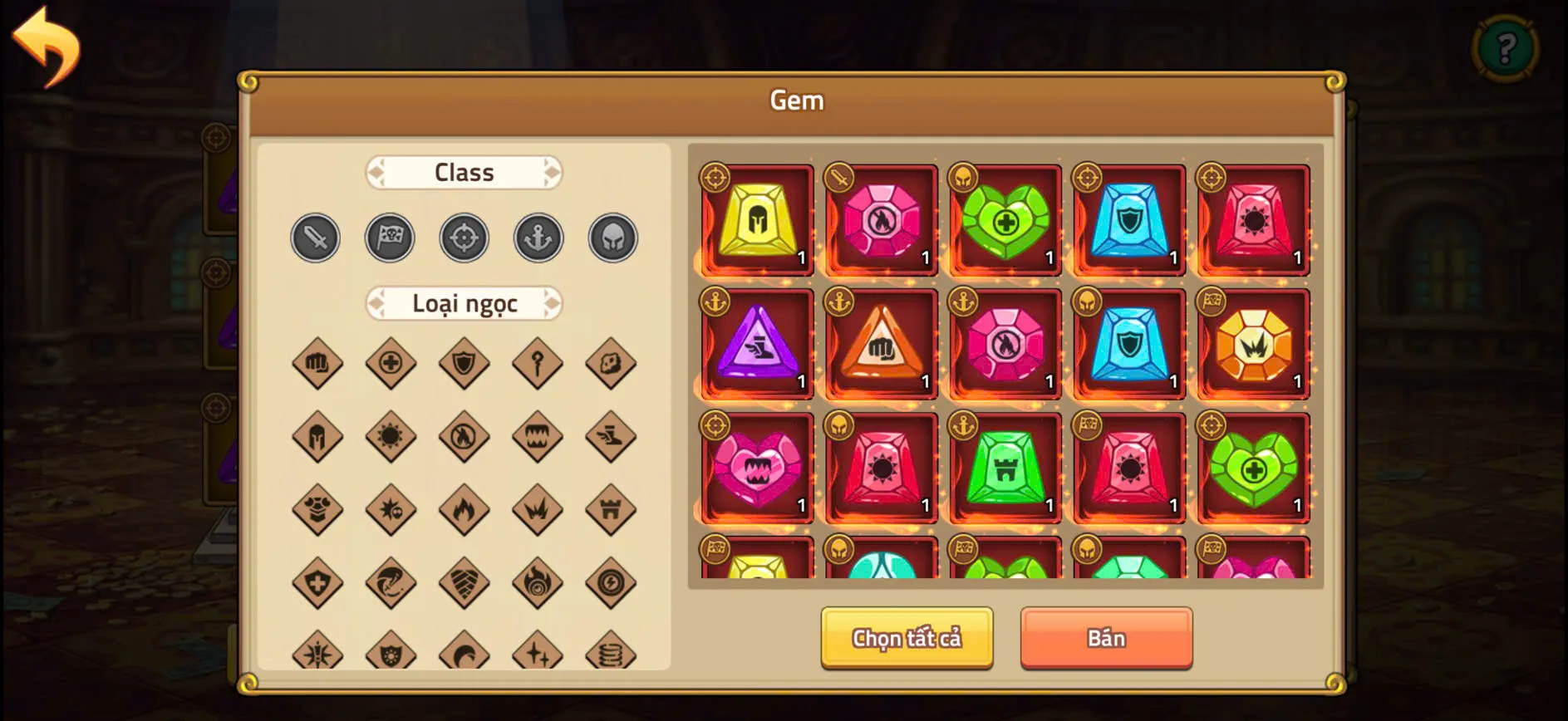Open the help question mark icon
This screenshot has height=721, width=1568.
click(x=1507, y=47)
